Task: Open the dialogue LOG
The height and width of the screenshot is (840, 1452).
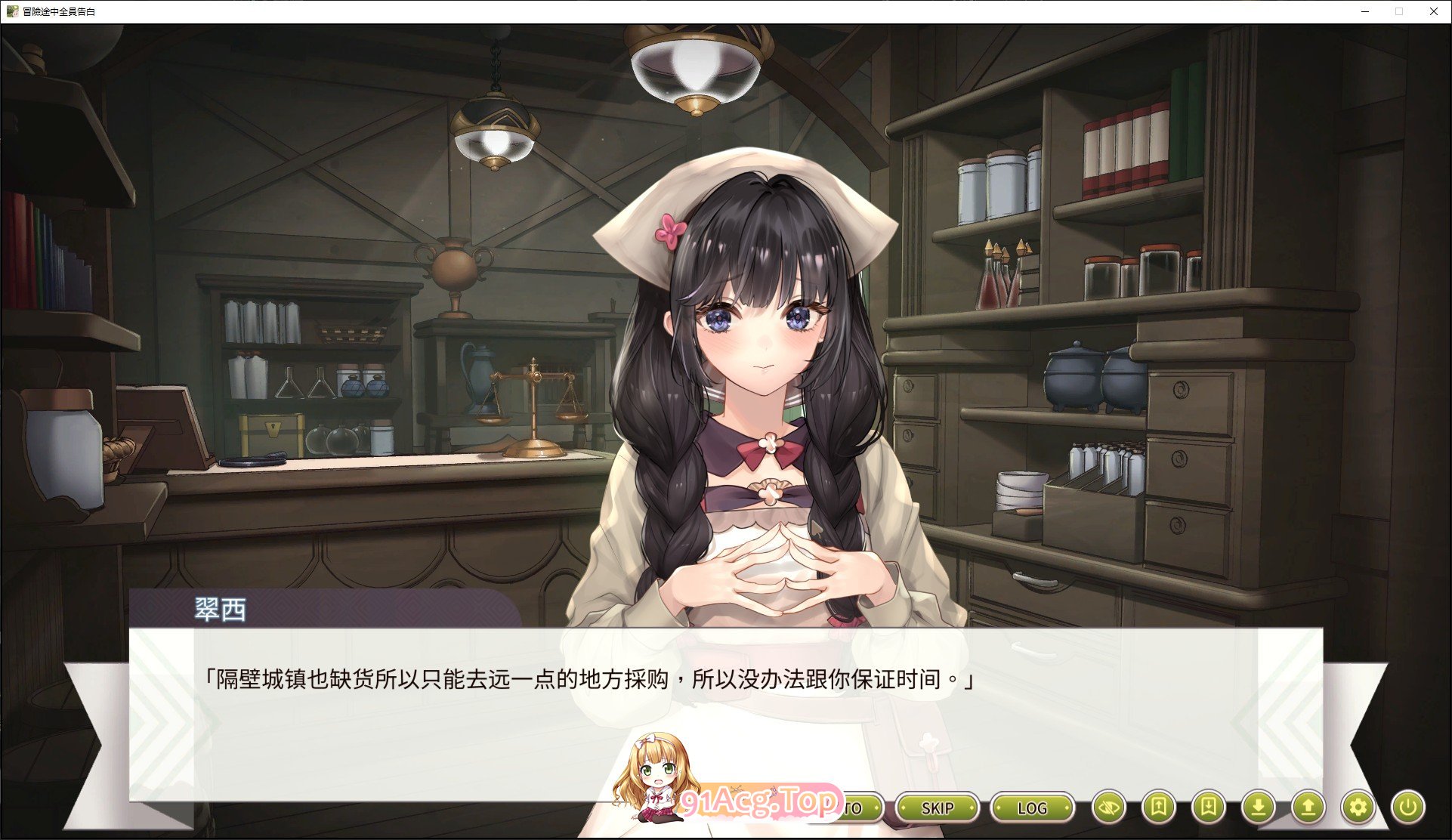Action: click(x=1032, y=808)
